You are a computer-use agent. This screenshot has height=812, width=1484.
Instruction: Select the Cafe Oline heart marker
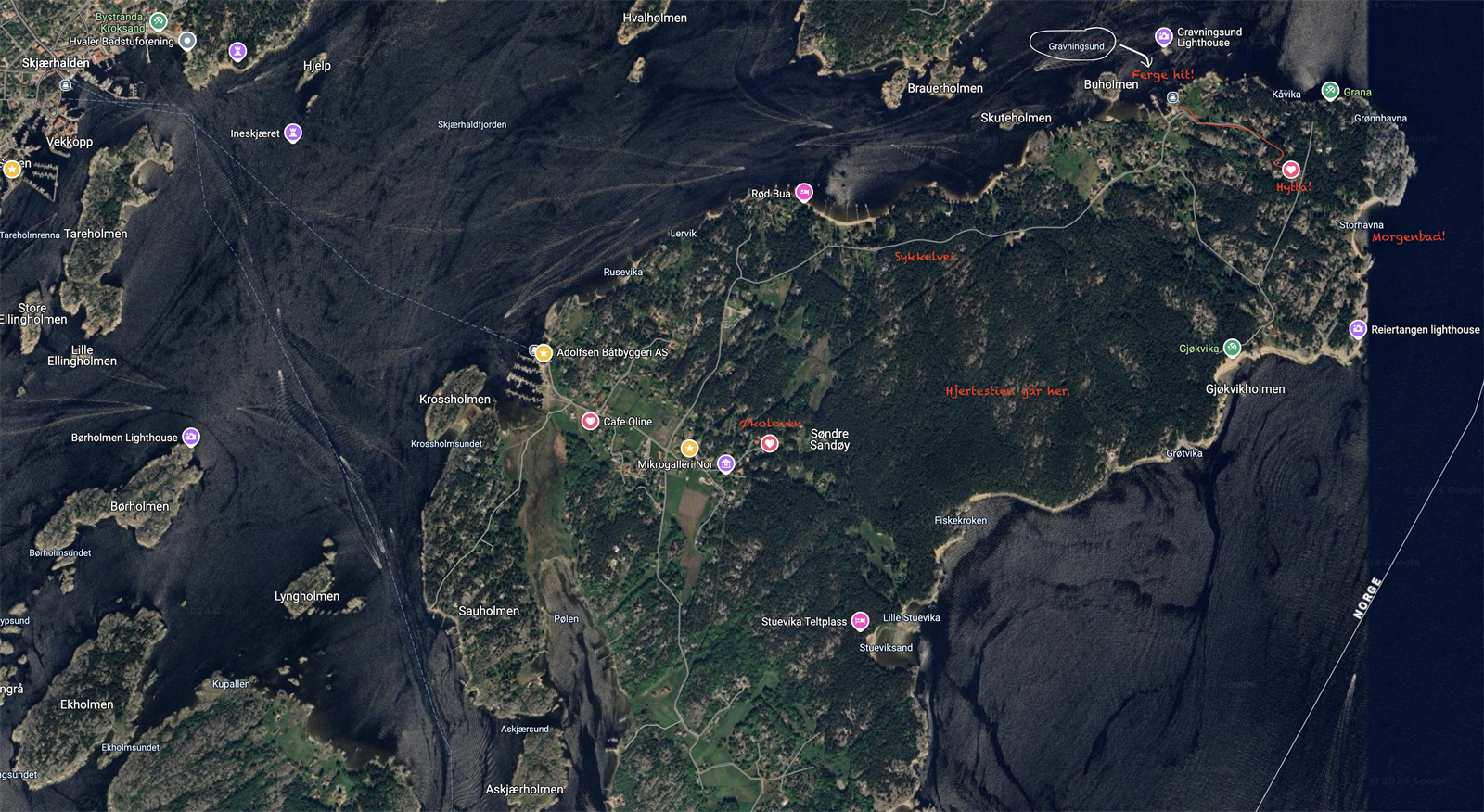click(591, 420)
